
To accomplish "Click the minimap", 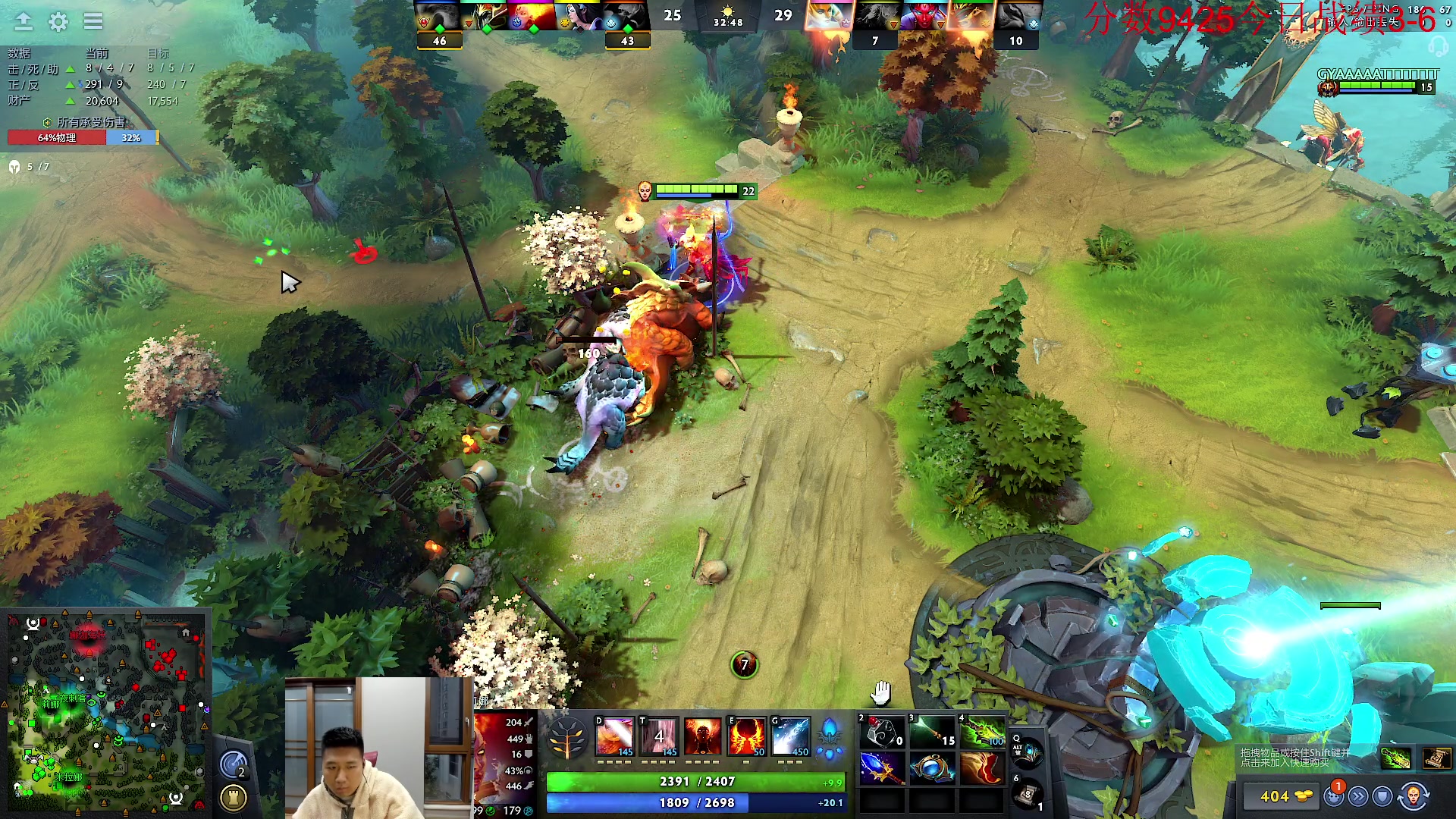I will point(106,711).
